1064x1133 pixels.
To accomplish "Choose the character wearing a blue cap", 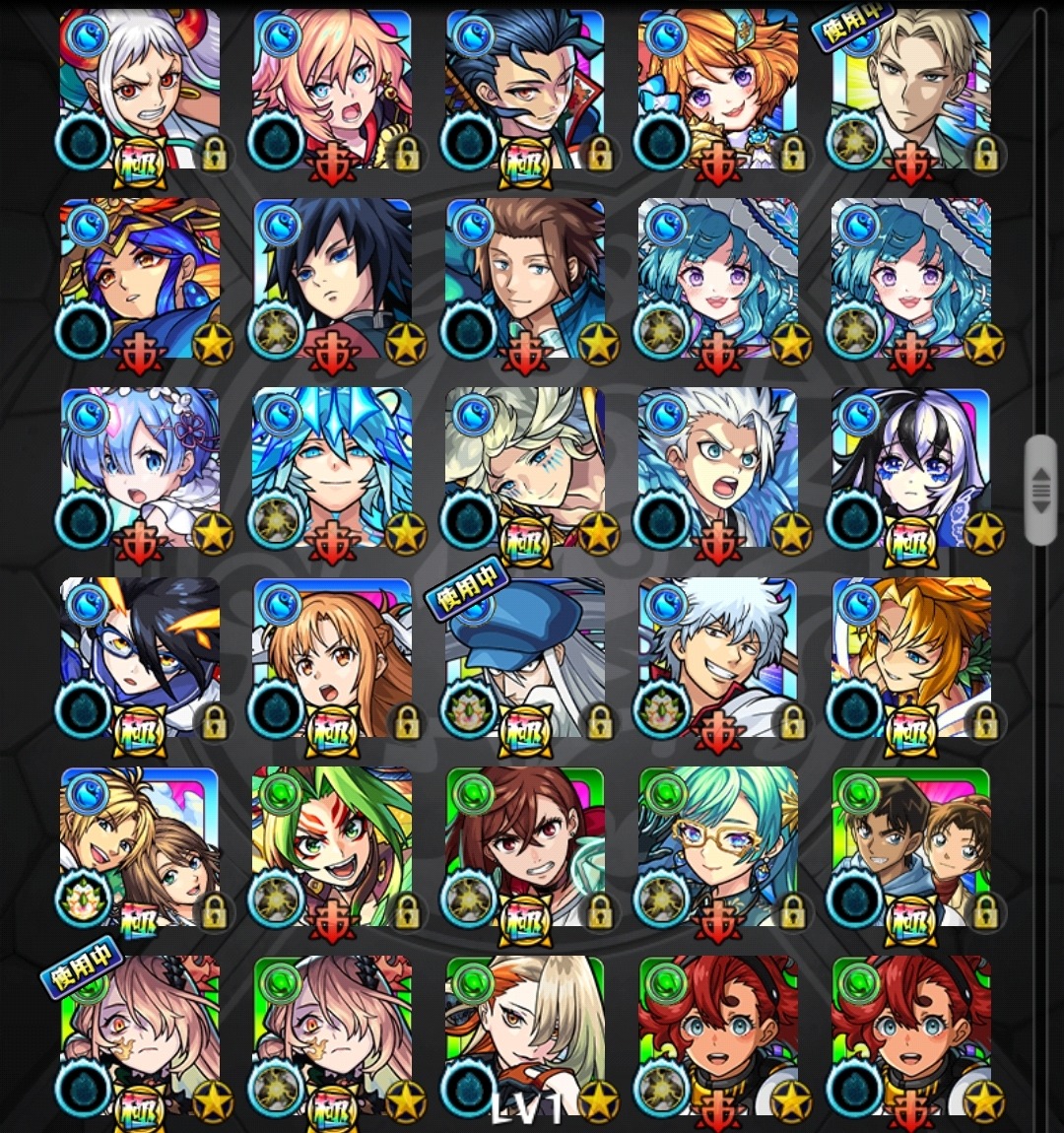I will click(x=526, y=657).
